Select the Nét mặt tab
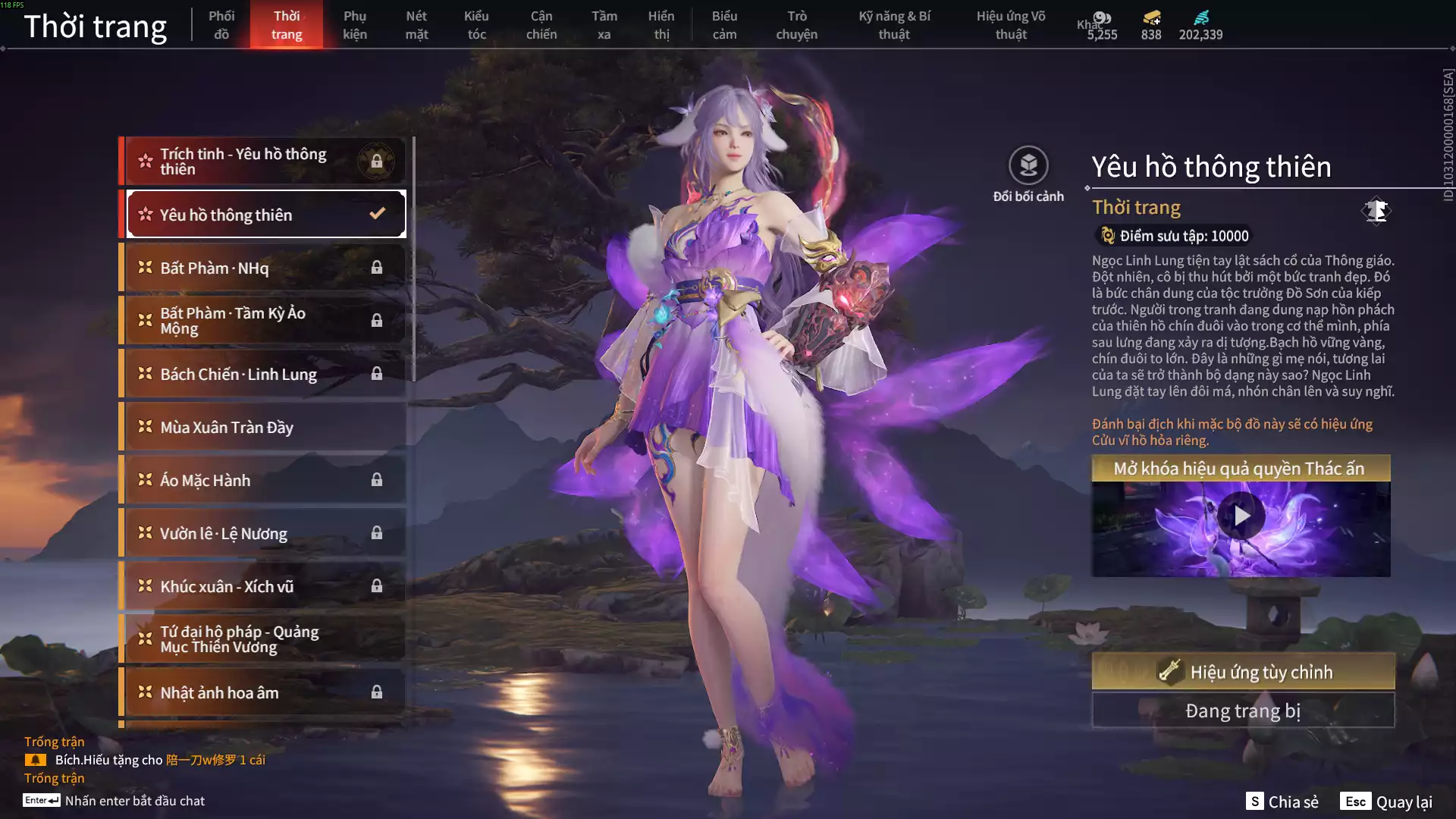 (x=416, y=25)
